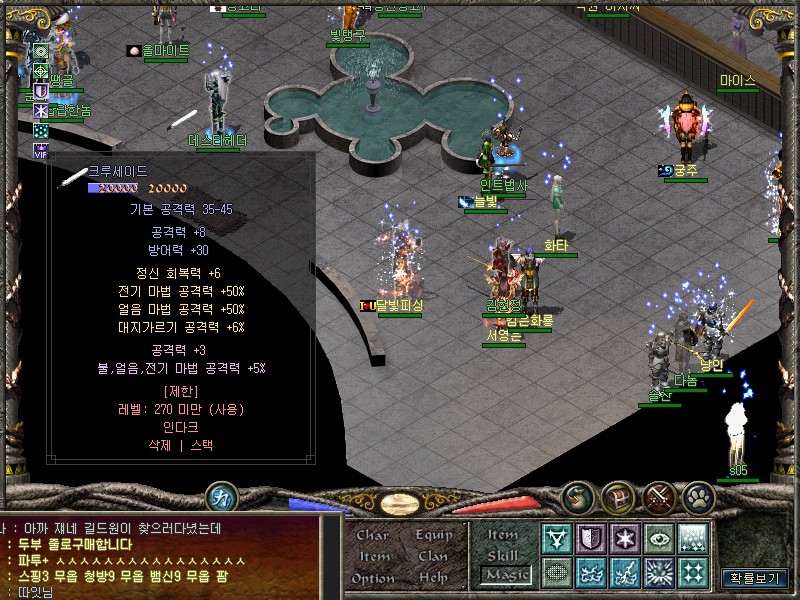Open the Char menu
This screenshot has height=600, width=800.
[372, 535]
